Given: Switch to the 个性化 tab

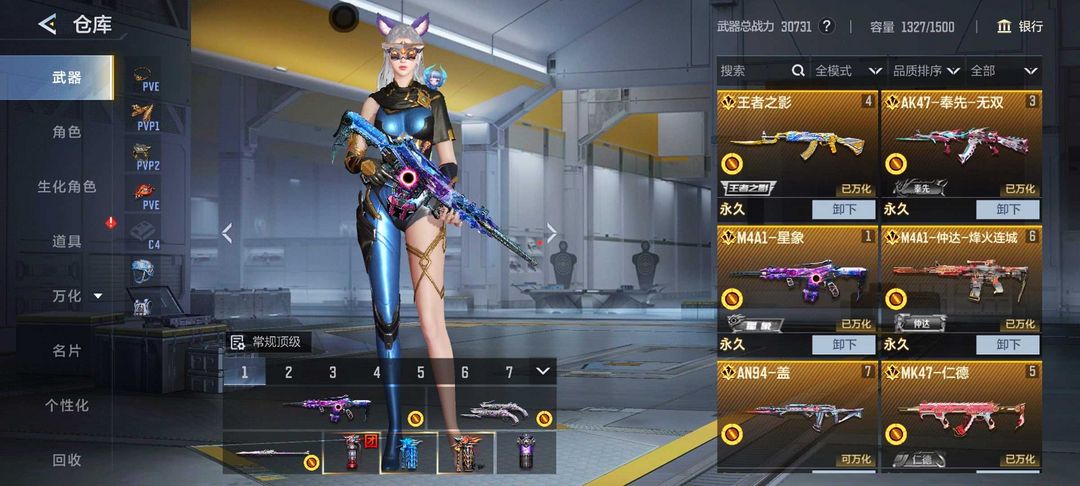Looking at the screenshot, I should [67, 405].
